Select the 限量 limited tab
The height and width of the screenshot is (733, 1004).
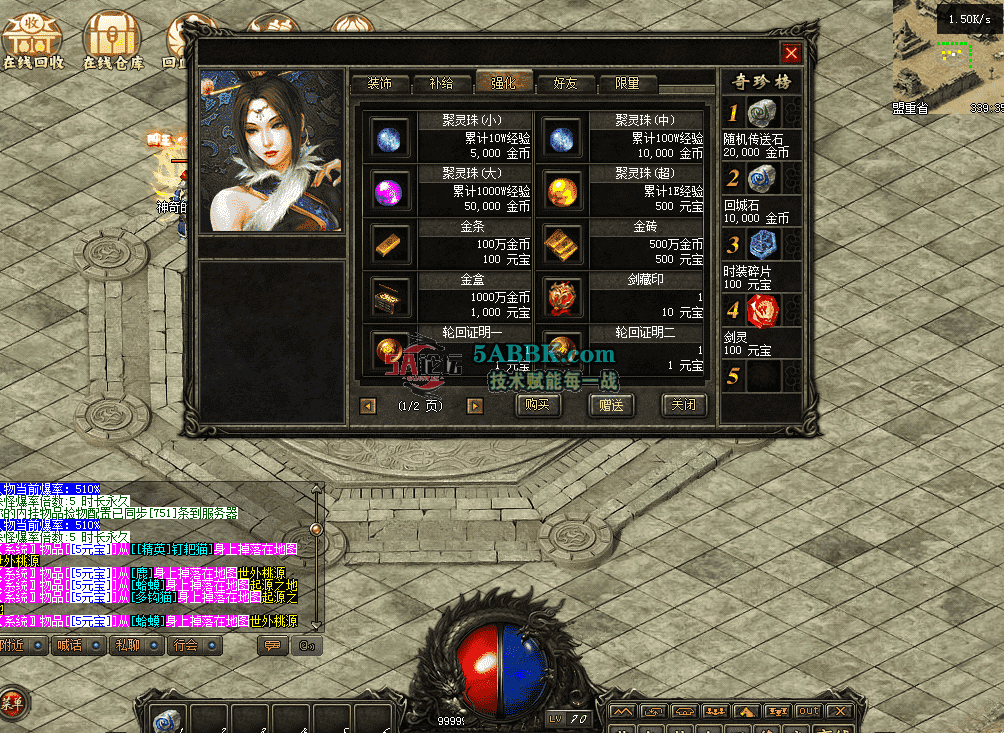tap(627, 84)
